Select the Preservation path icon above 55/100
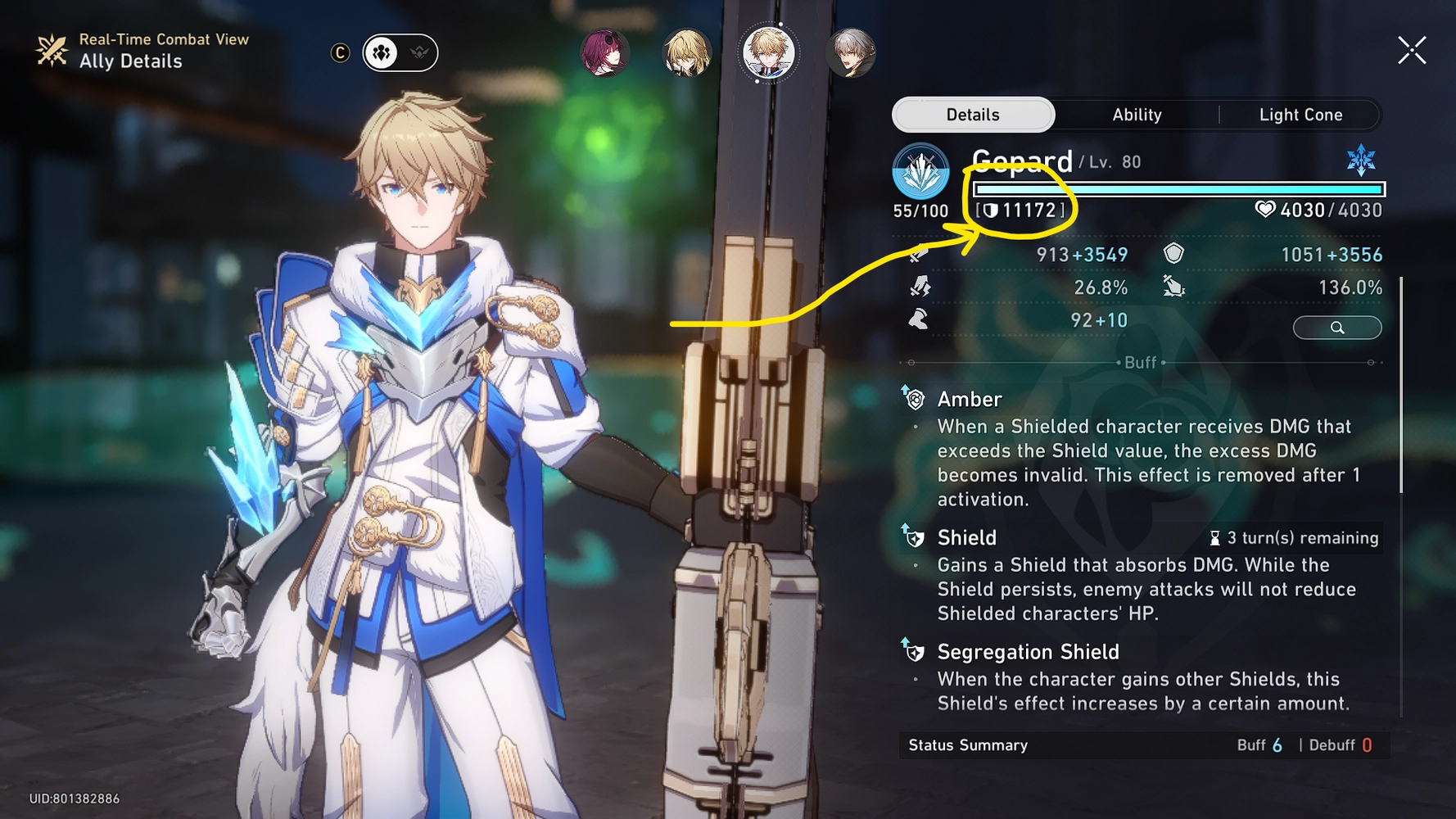The image size is (1456, 819). pyautogui.click(x=921, y=168)
